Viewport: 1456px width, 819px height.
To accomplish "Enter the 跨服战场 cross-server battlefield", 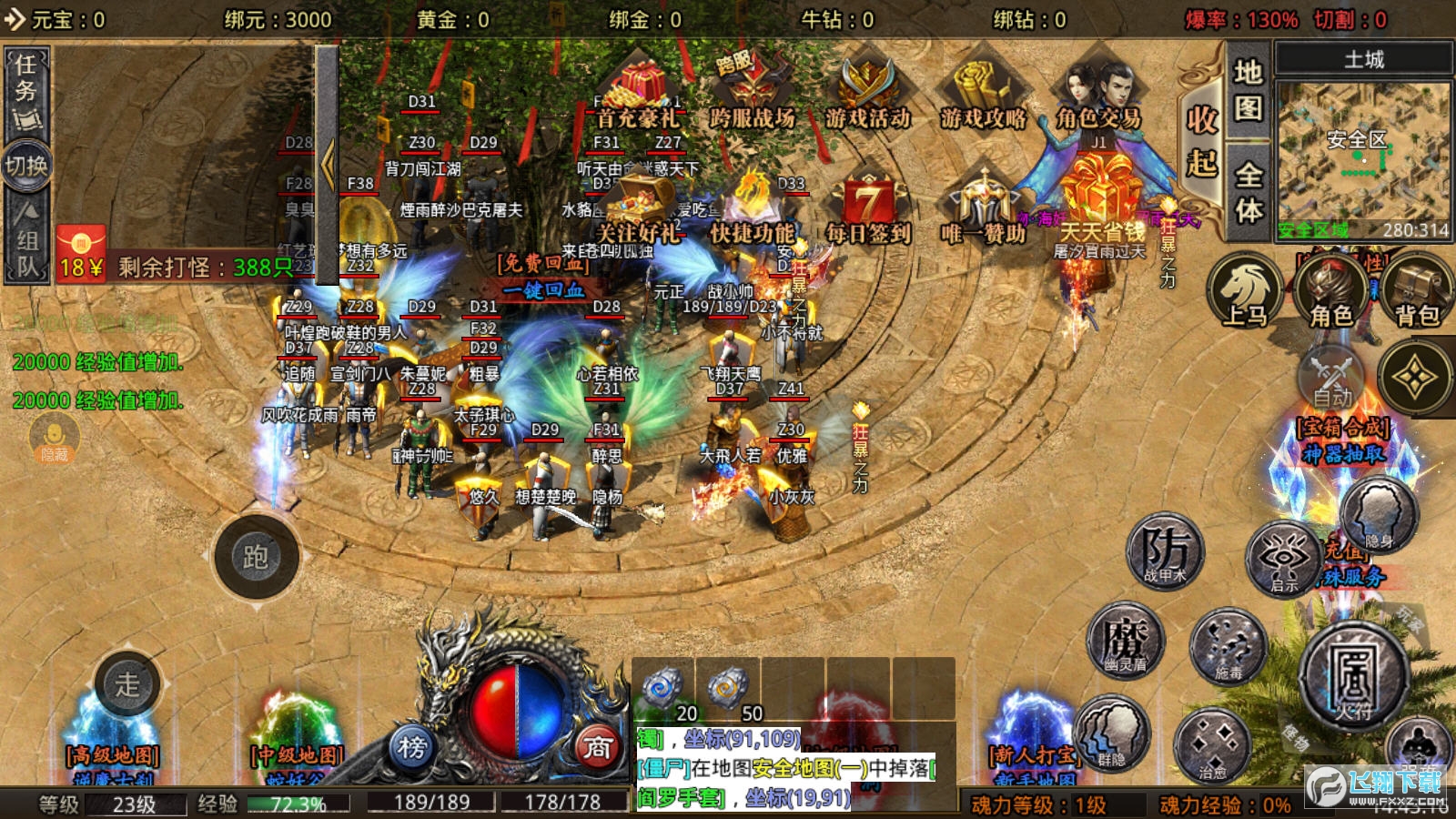I will tap(752, 94).
